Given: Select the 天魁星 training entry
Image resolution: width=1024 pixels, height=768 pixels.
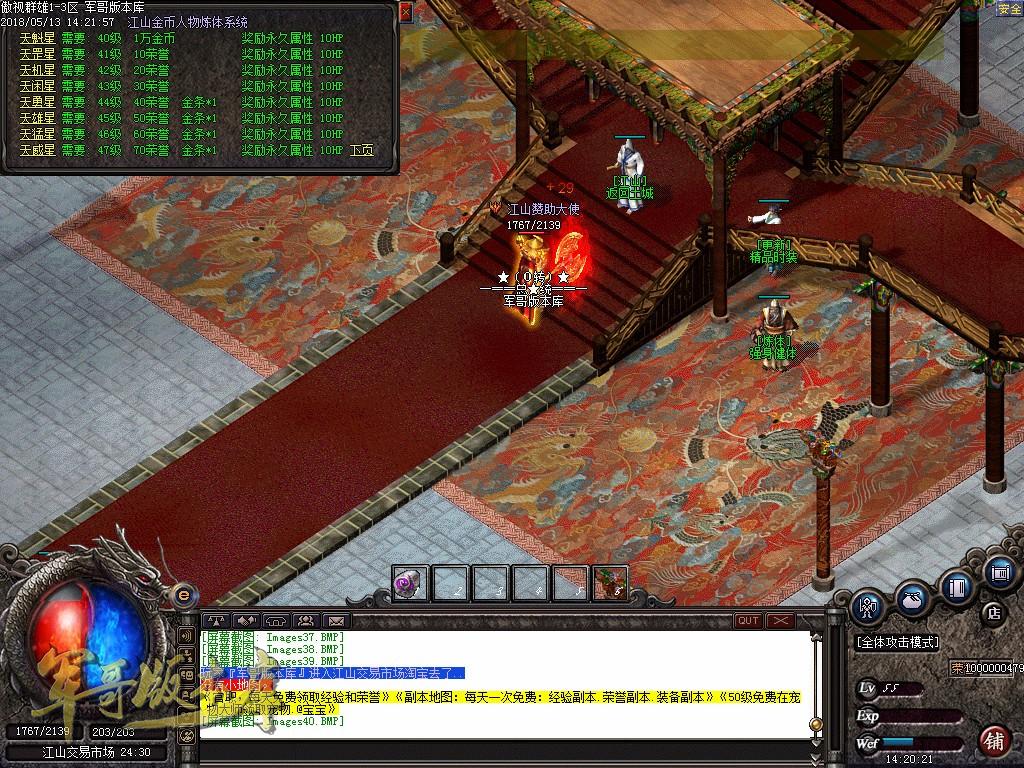Looking at the screenshot, I should coord(39,38).
